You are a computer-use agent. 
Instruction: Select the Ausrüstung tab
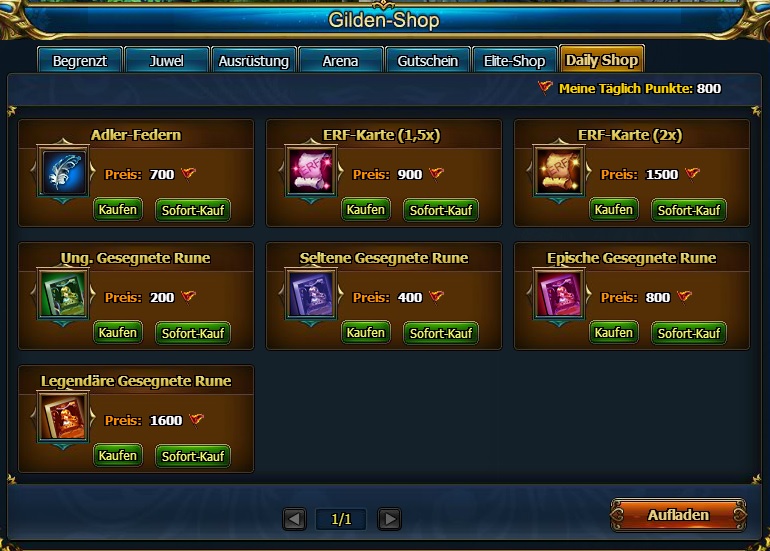coord(254,60)
